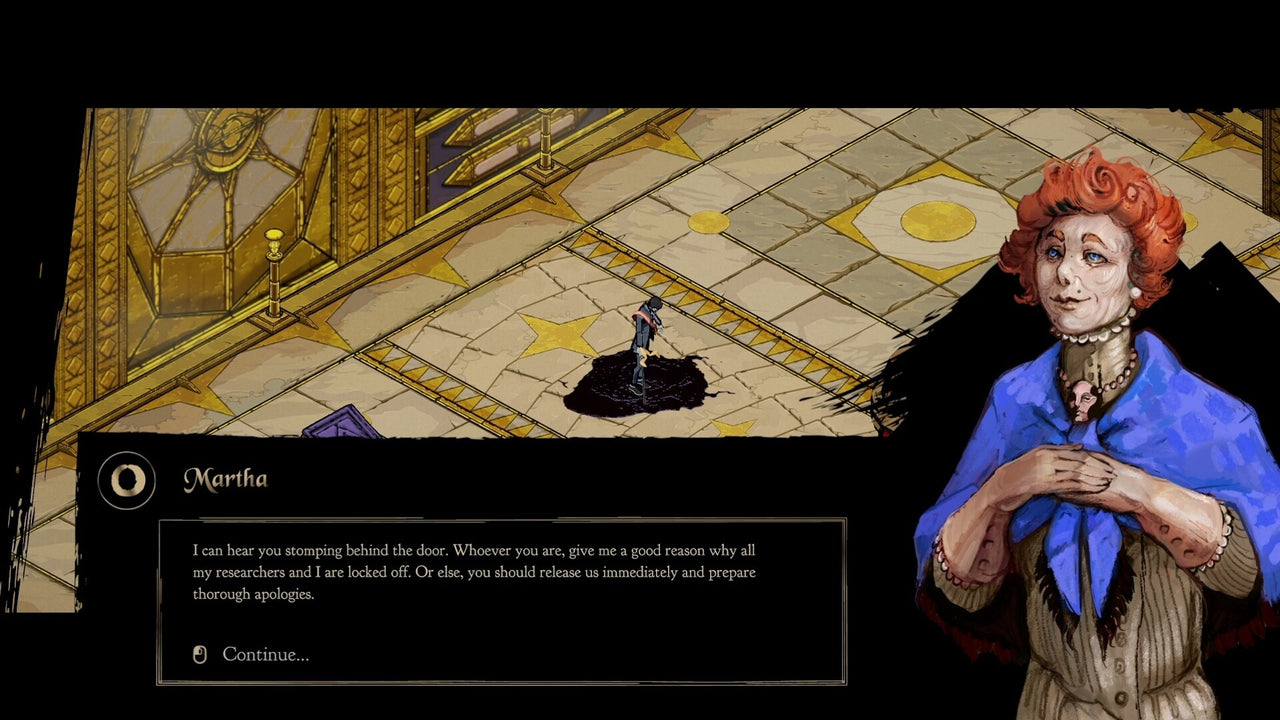Image resolution: width=1280 pixels, height=720 pixels.
Task: Click the circular emblem icon beside Martha's name
Action: pos(127,481)
